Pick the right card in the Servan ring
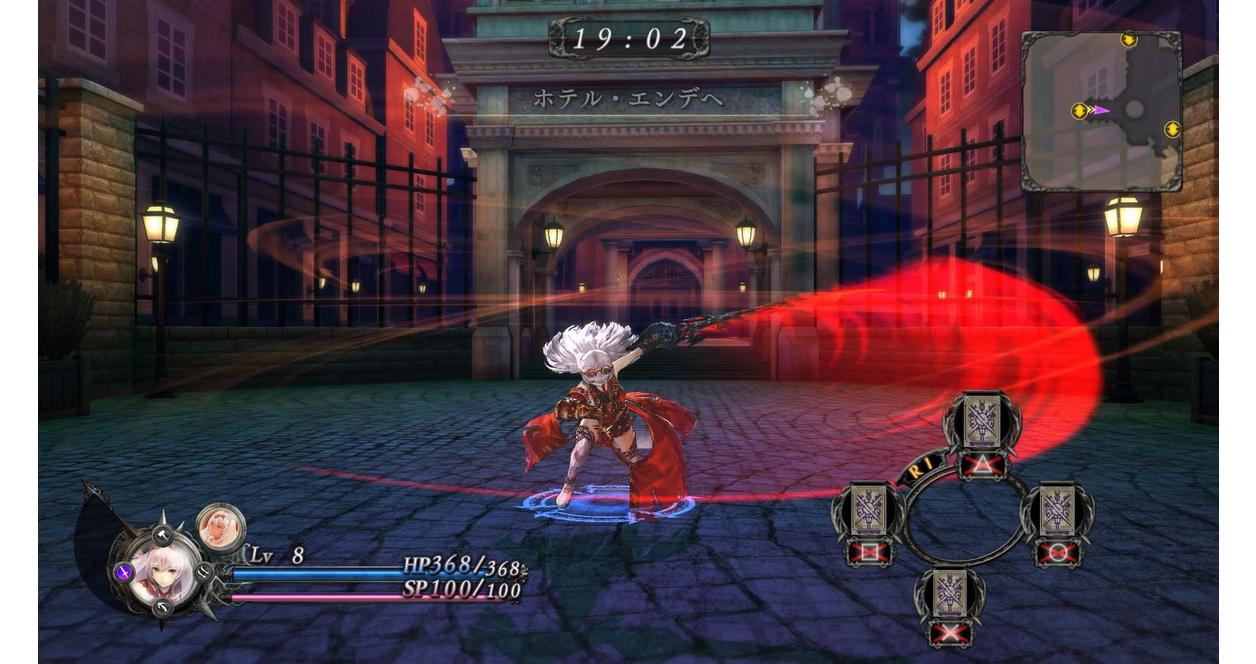 (1057, 512)
